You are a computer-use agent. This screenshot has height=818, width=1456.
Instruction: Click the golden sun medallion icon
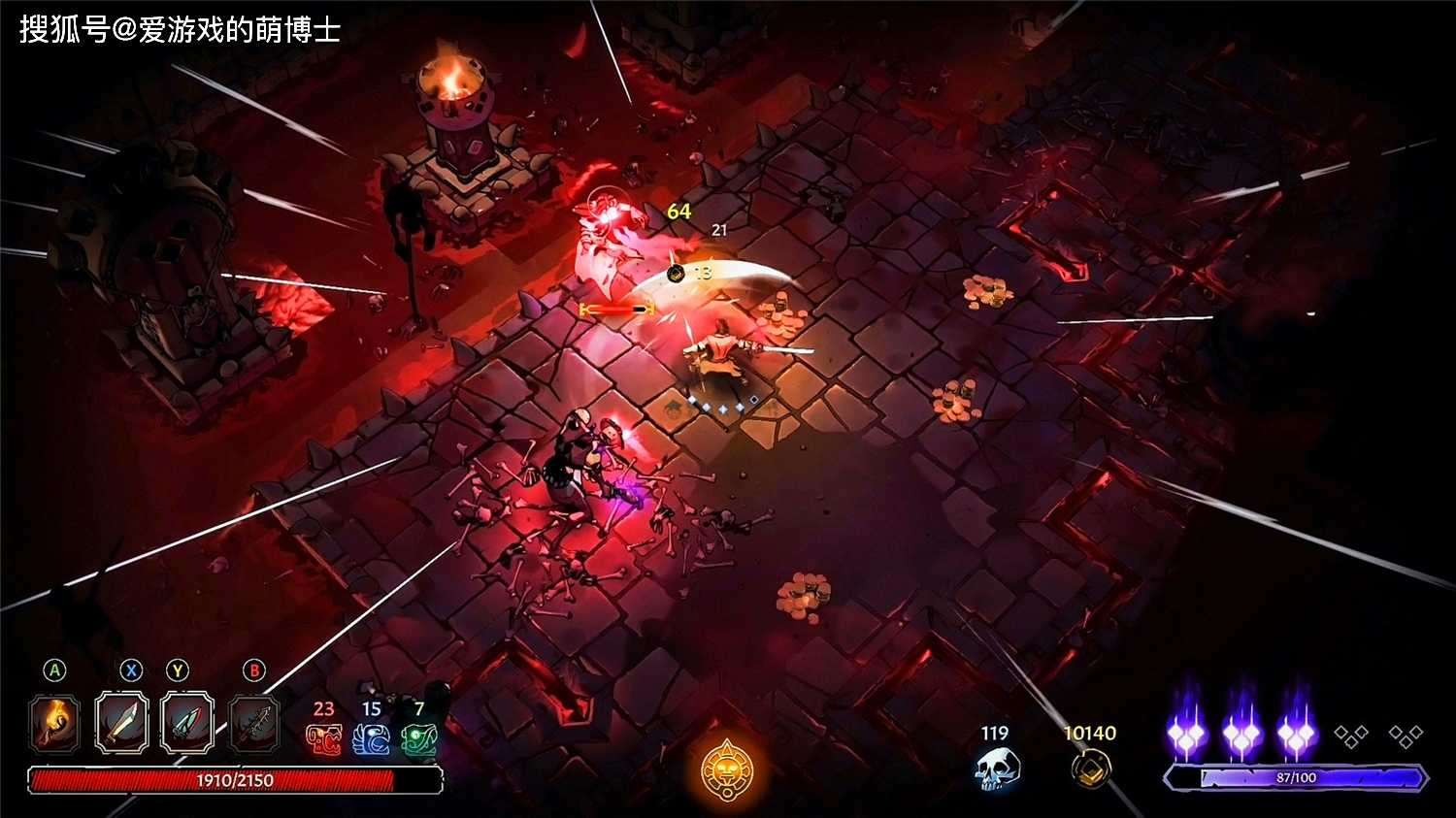pos(727,770)
